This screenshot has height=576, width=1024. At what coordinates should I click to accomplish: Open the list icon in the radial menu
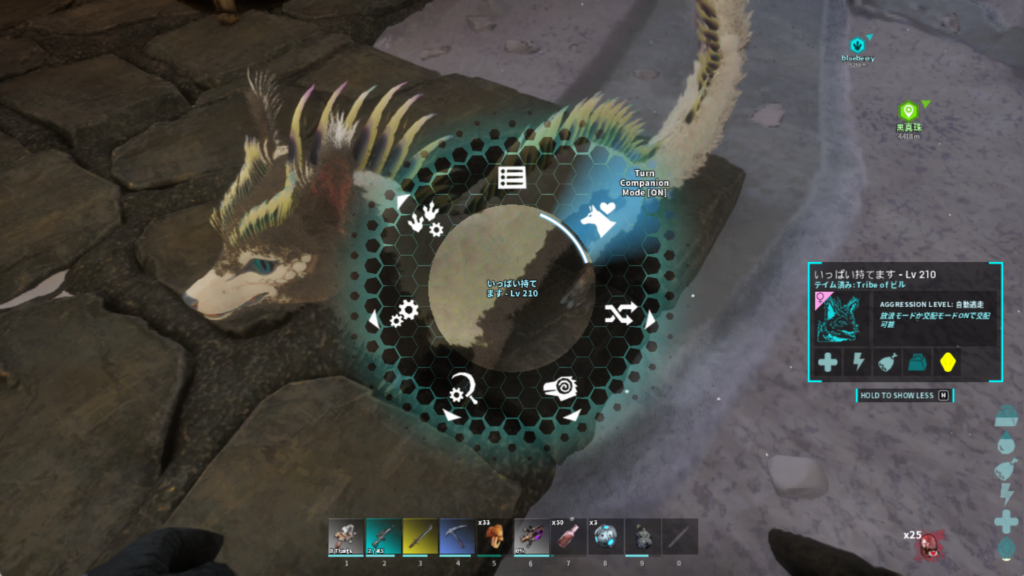[x=512, y=178]
